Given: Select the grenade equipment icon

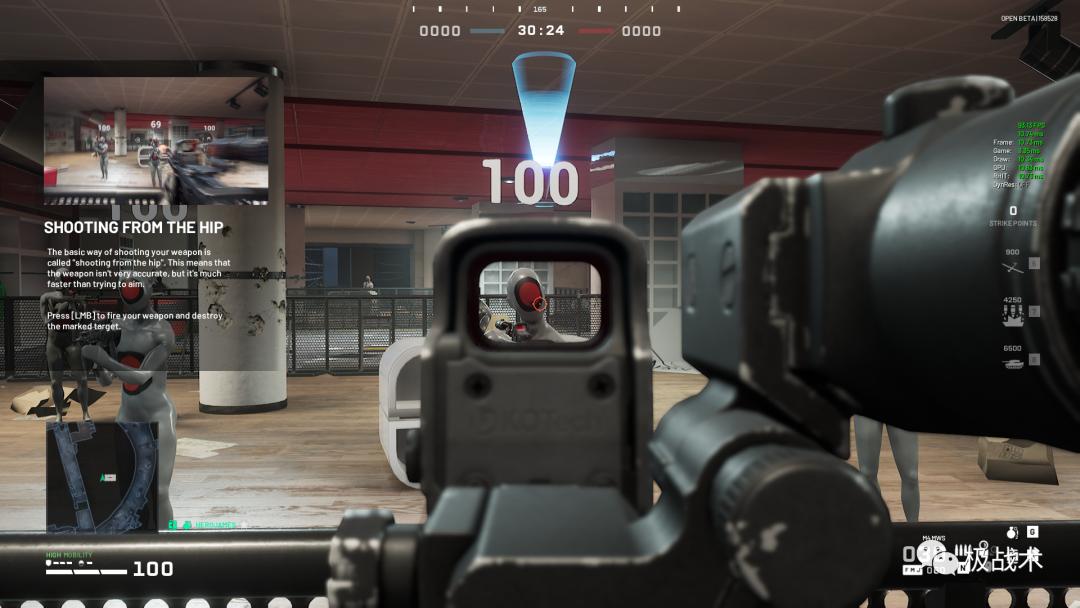Looking at the screenshot, I should pyautogui.click(x=1010, y=532).
